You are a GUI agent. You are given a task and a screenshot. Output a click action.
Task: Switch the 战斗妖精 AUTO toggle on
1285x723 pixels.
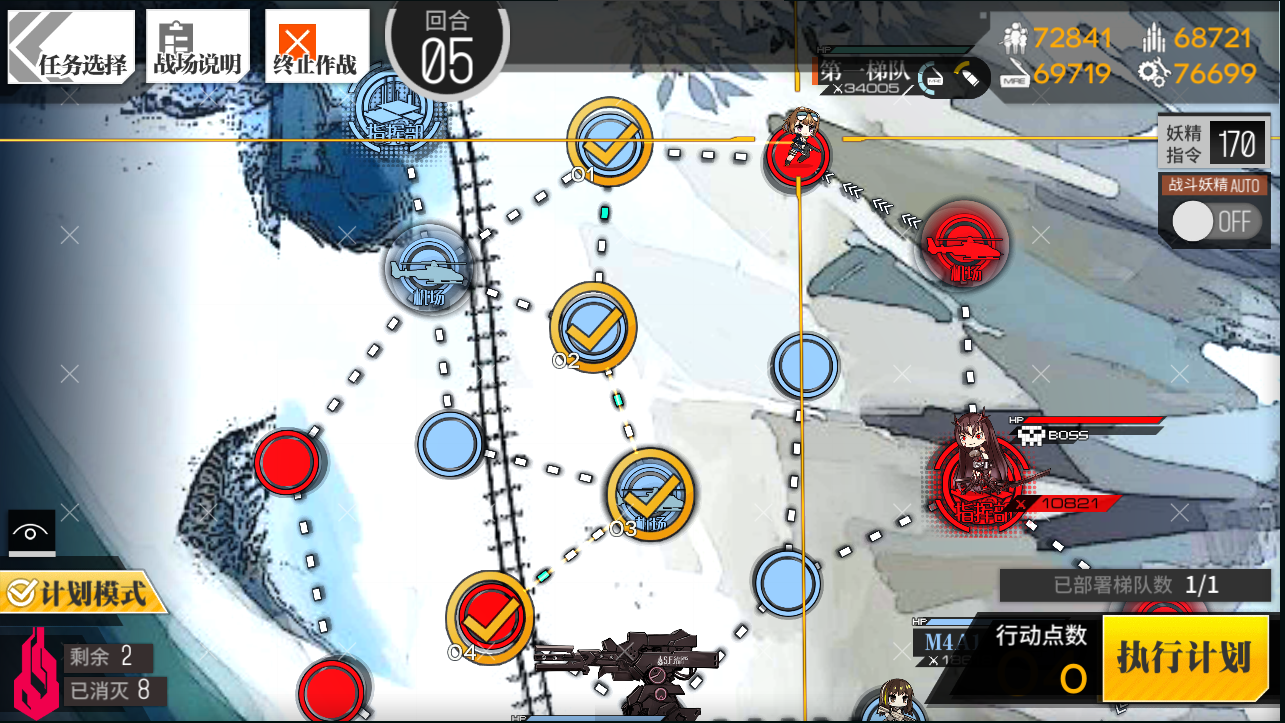(x=1213, y=222)
